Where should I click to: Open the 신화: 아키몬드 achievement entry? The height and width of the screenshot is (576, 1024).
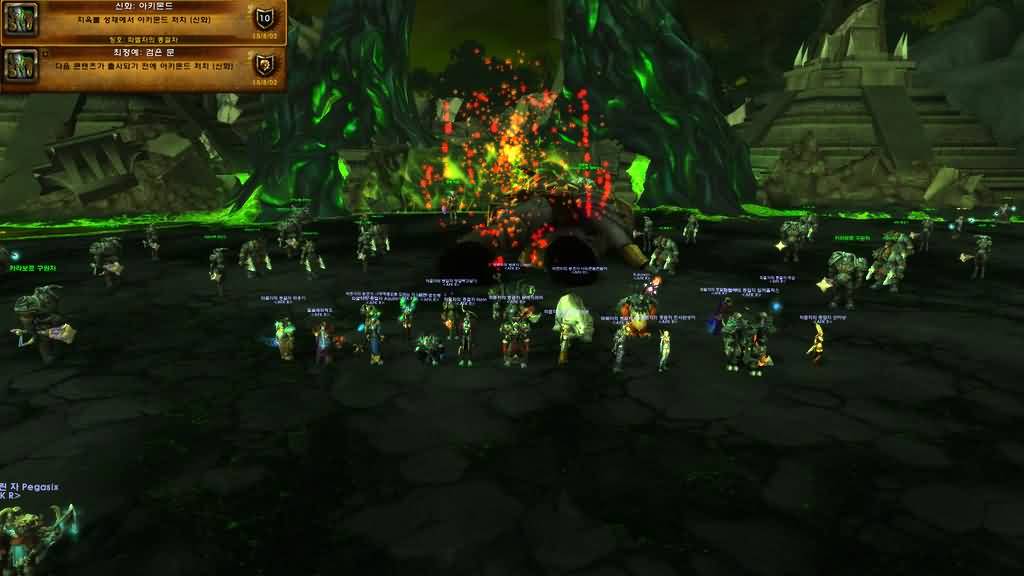(x=143, y=22)
